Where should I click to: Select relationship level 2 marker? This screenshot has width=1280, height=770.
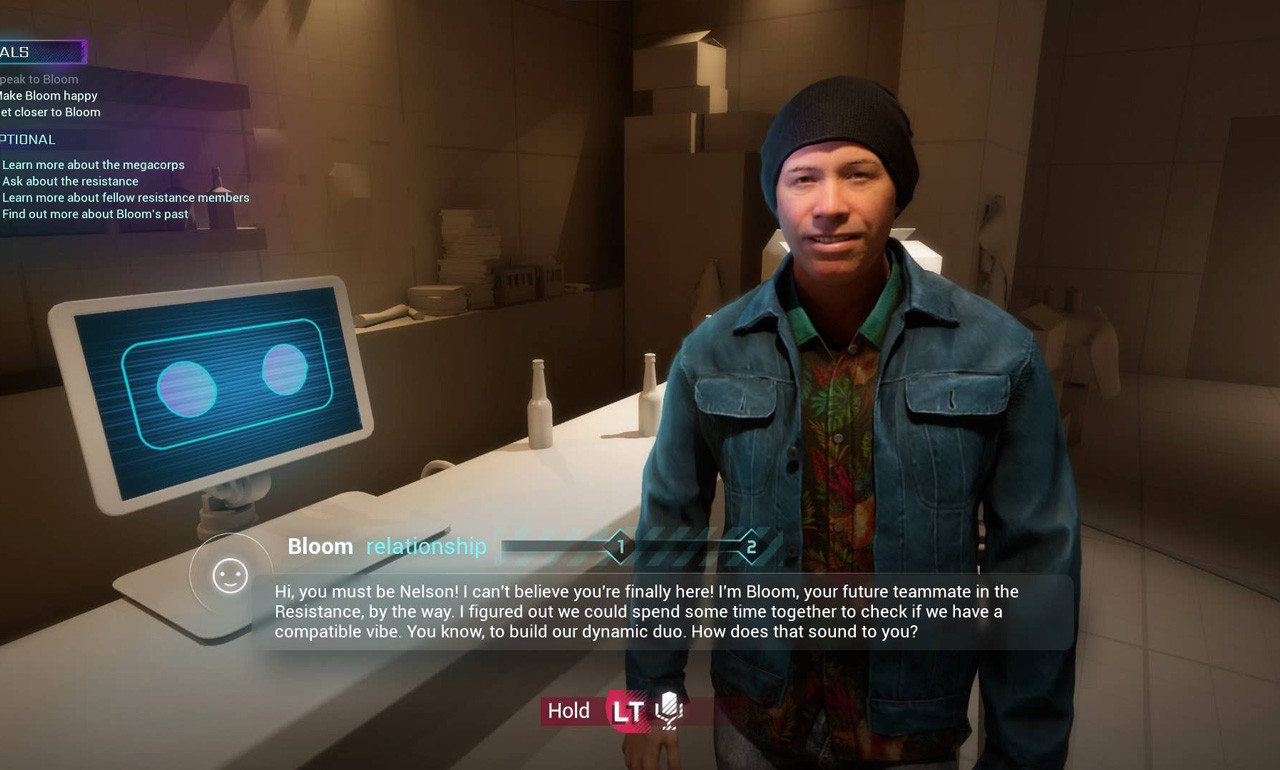[751, 547]
